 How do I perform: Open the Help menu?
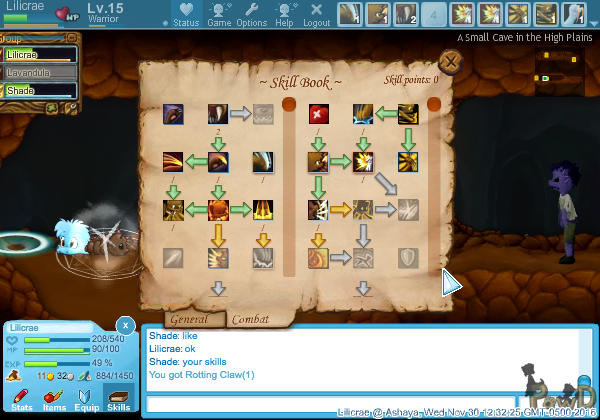click(284, 15)
